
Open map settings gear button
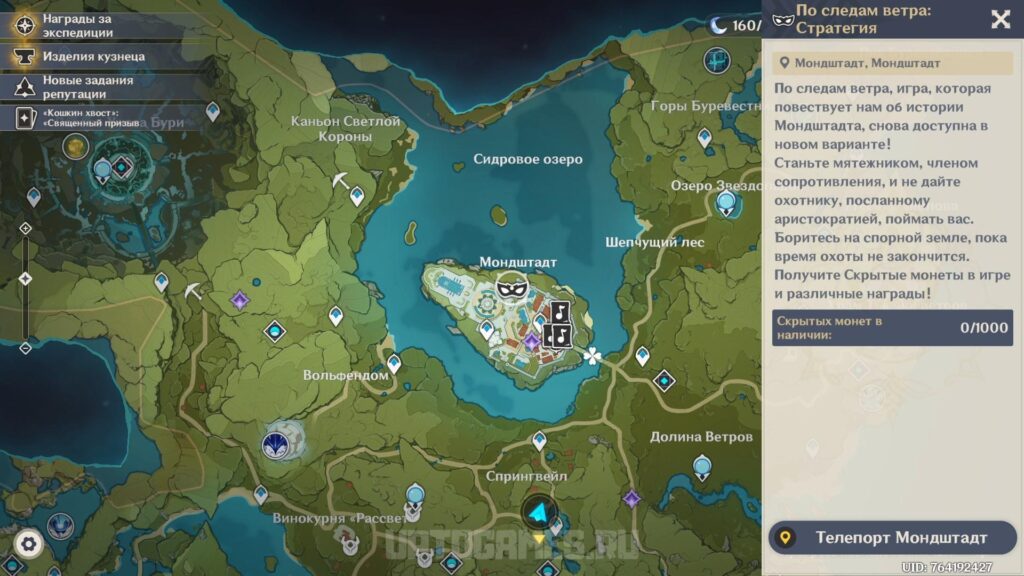[28, 544]
